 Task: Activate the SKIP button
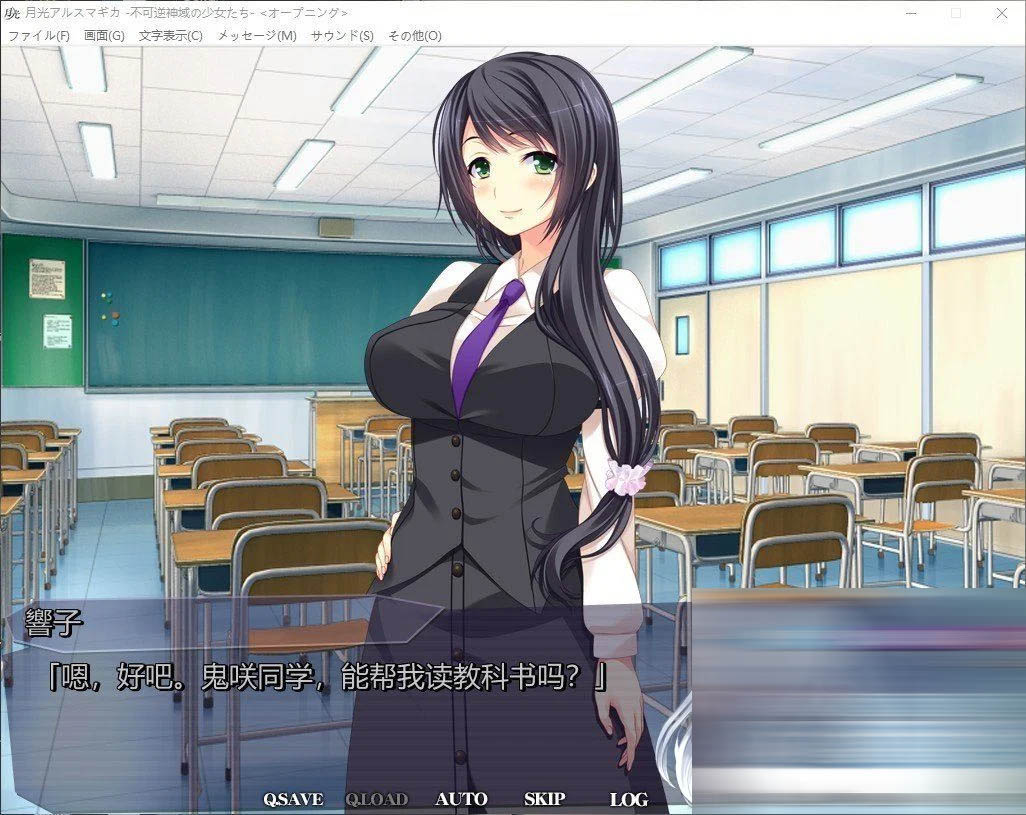tap(544, 799)
